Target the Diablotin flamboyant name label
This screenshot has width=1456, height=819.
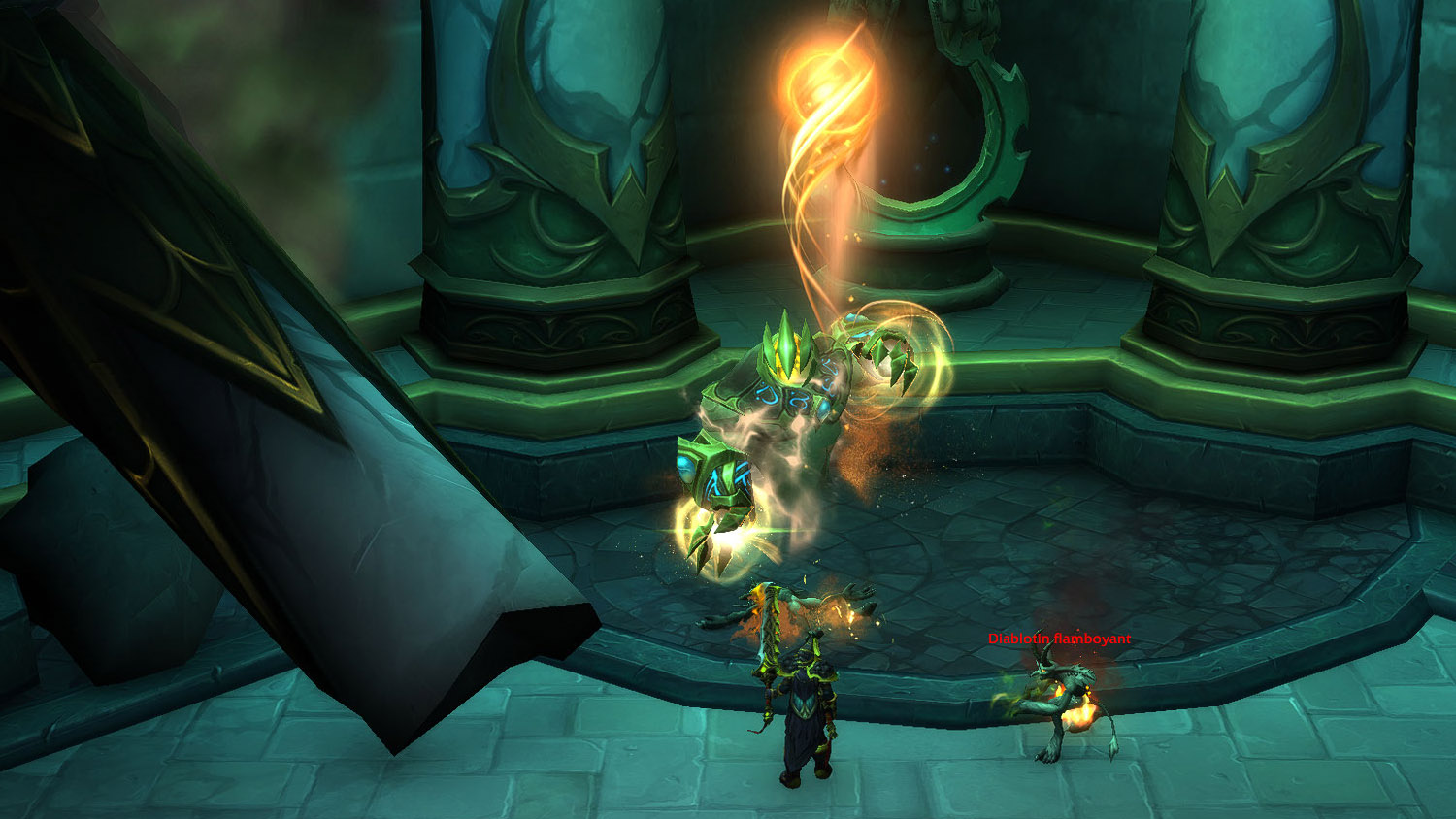point(1059,639)
